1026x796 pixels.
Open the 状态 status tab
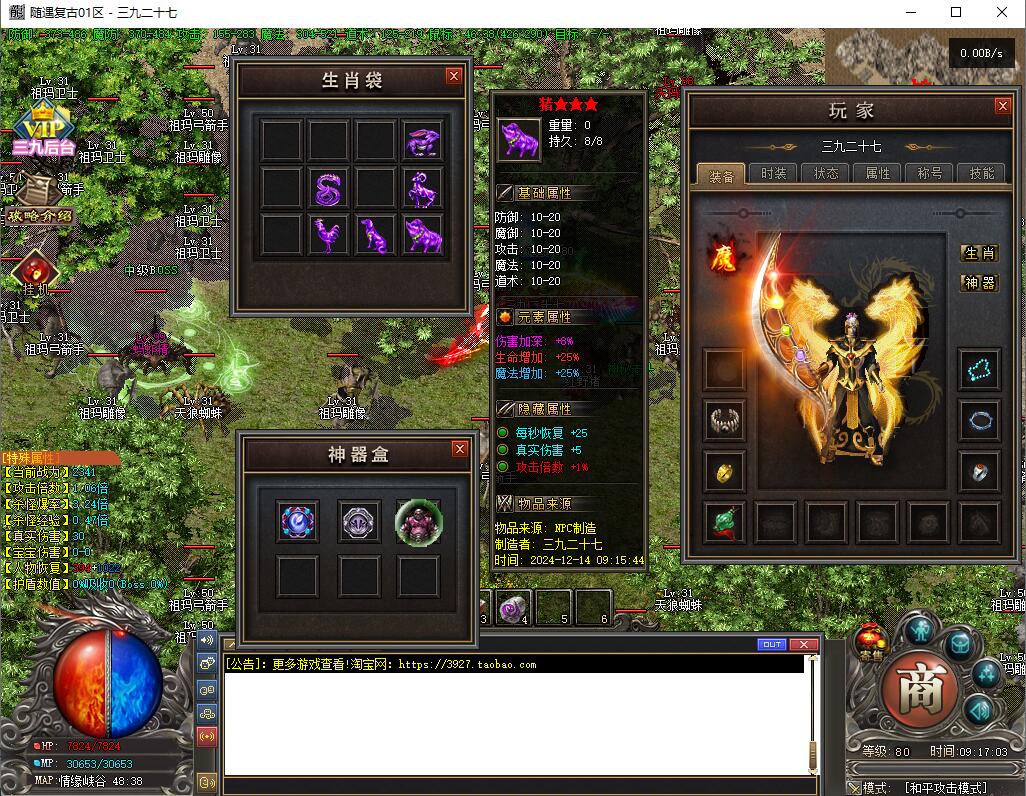[826, 173]
